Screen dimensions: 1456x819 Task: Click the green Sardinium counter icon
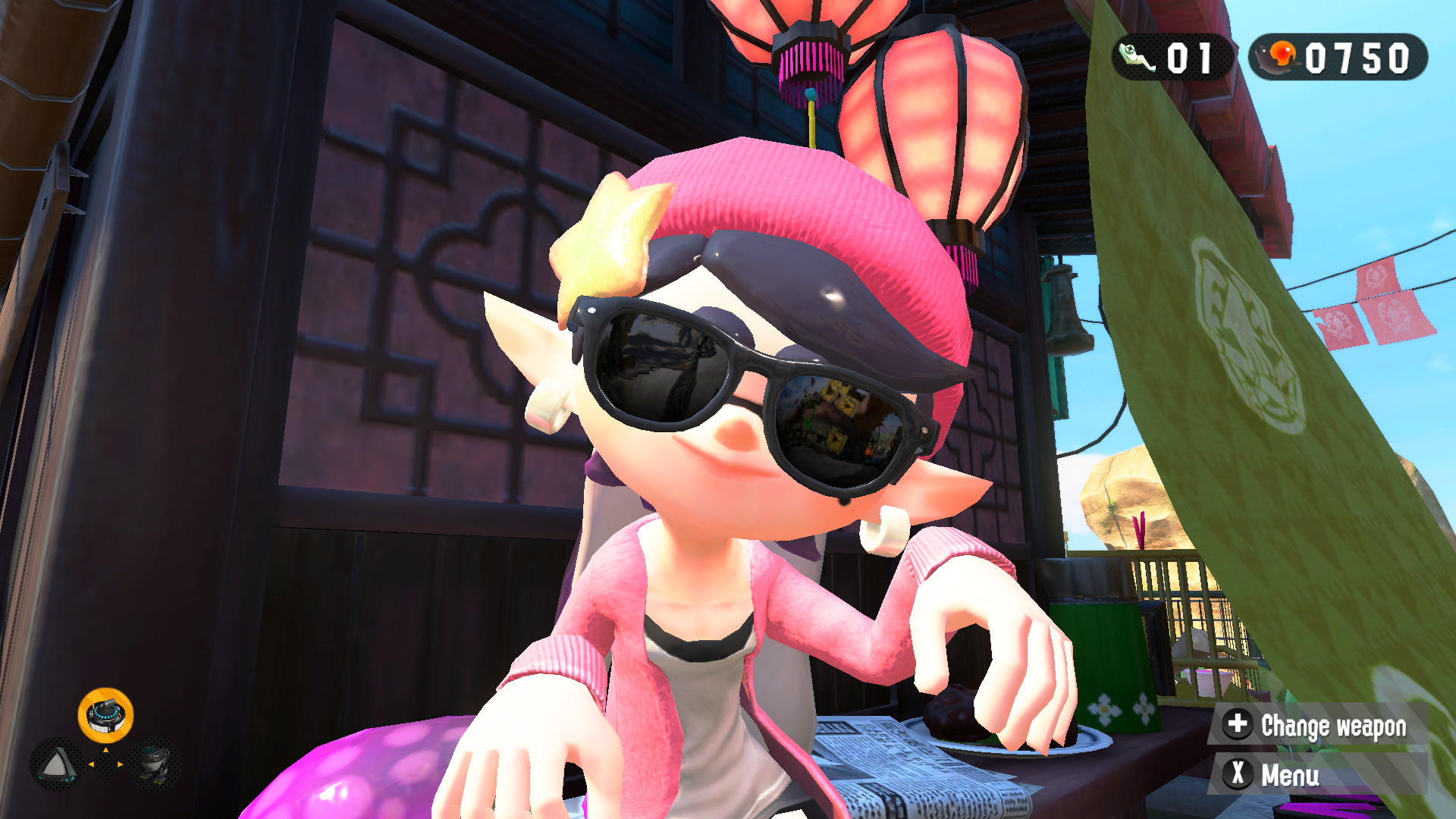click(1135, 56)
